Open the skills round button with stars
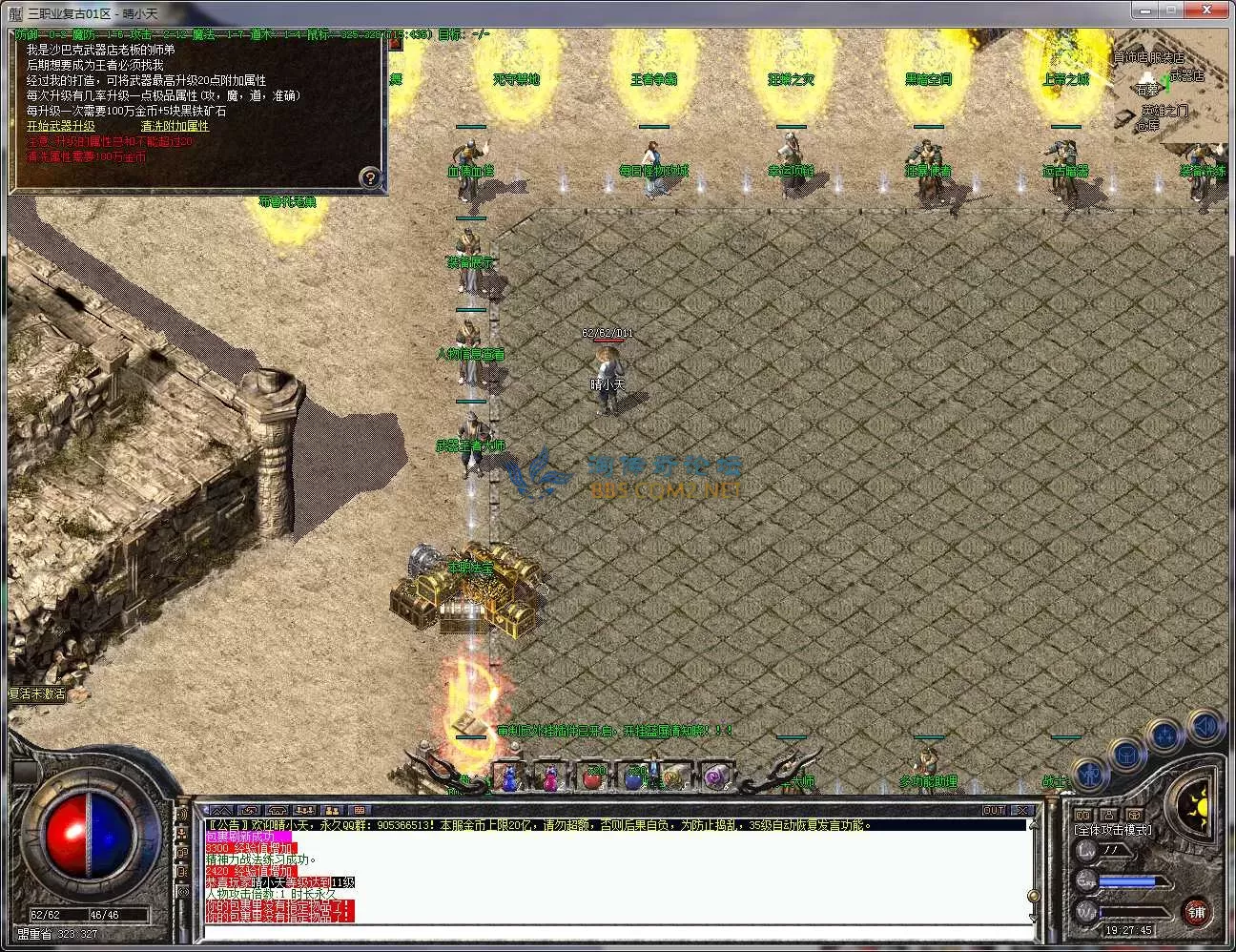 coord(1164,736)
